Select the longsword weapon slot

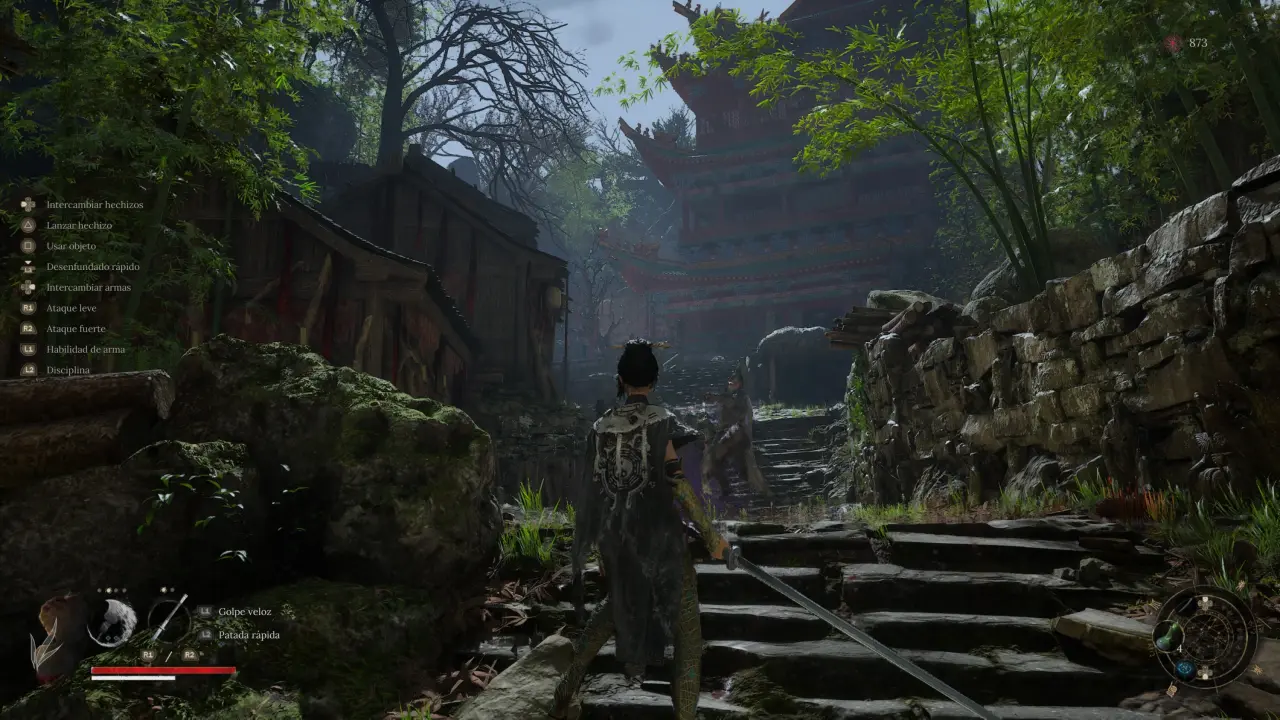169,619
